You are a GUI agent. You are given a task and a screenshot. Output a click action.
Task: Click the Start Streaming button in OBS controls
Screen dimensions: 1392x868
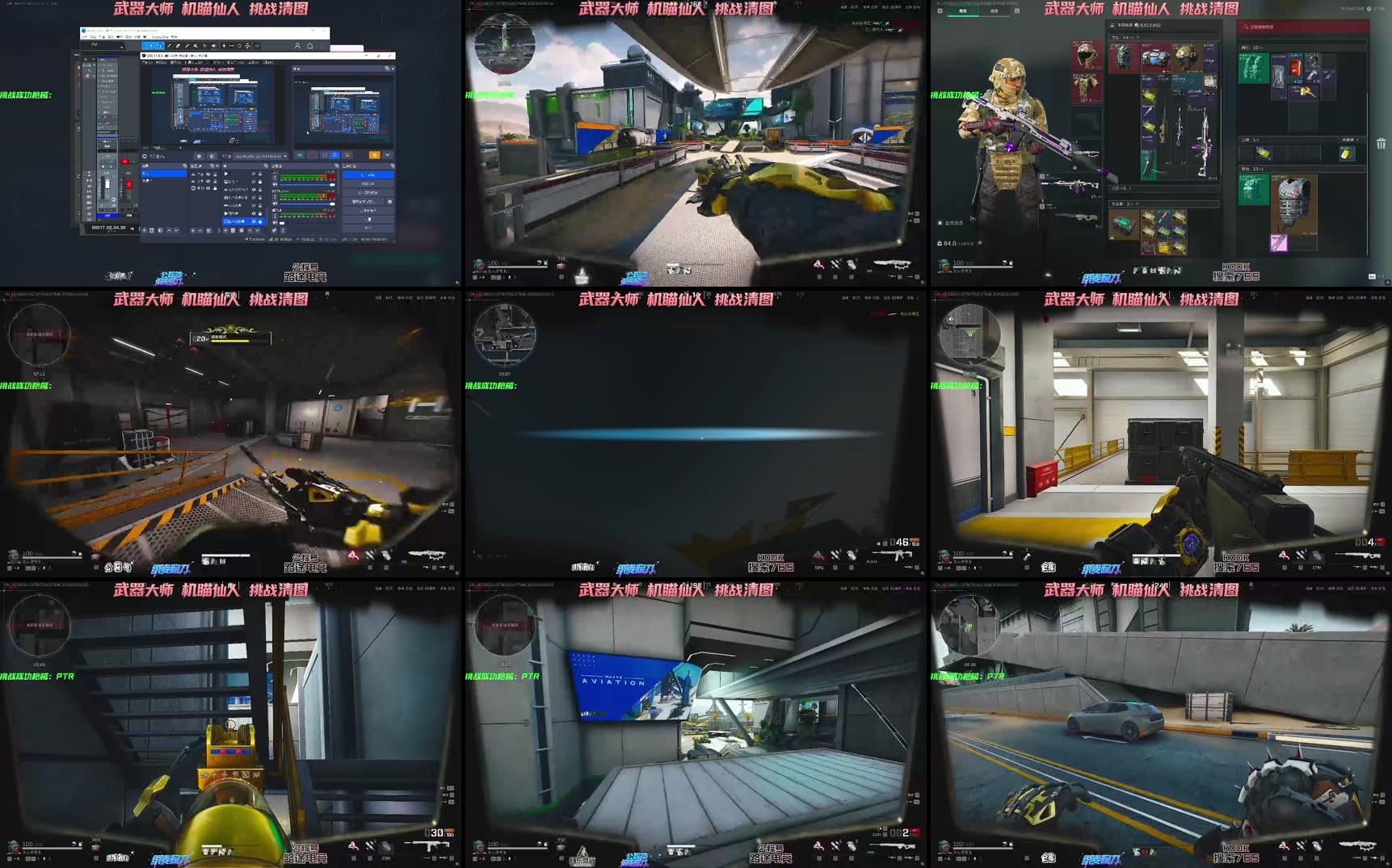pos(368,174)
